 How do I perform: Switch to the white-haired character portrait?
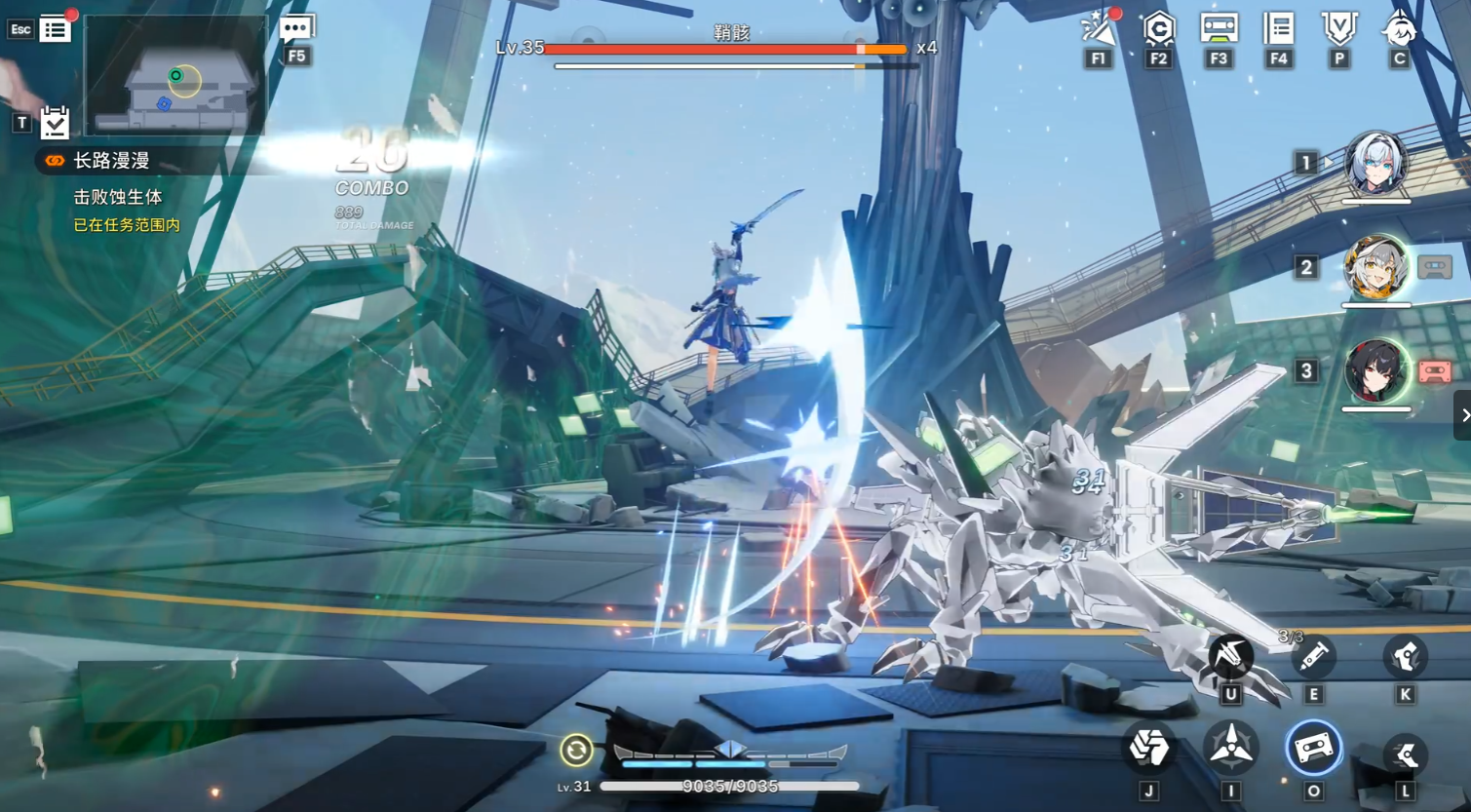[1375, 163]
